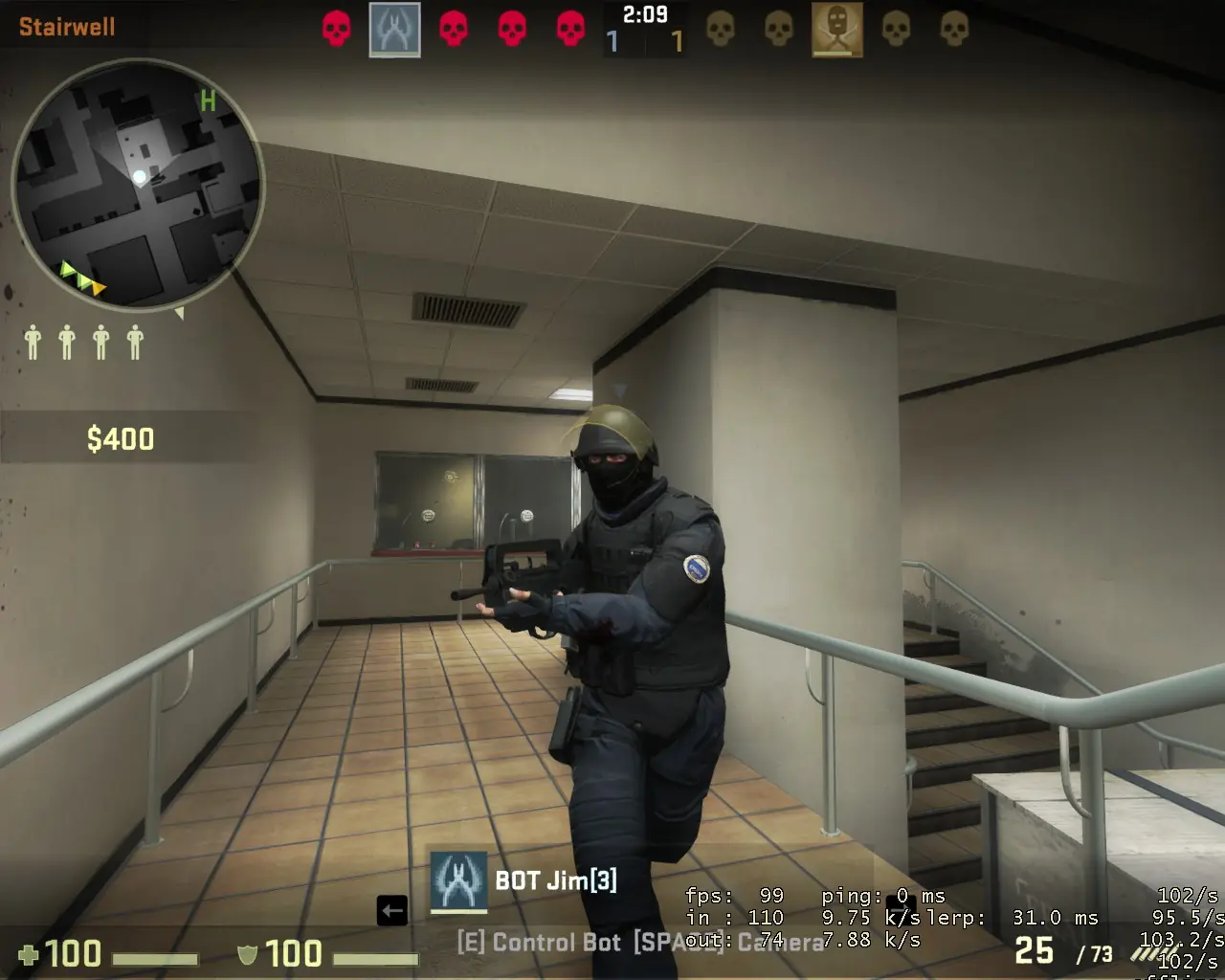Viewport: 1225px width, 980px height.
Task: Click the player arrow indicator on the minimap
Action: point(141,175)
